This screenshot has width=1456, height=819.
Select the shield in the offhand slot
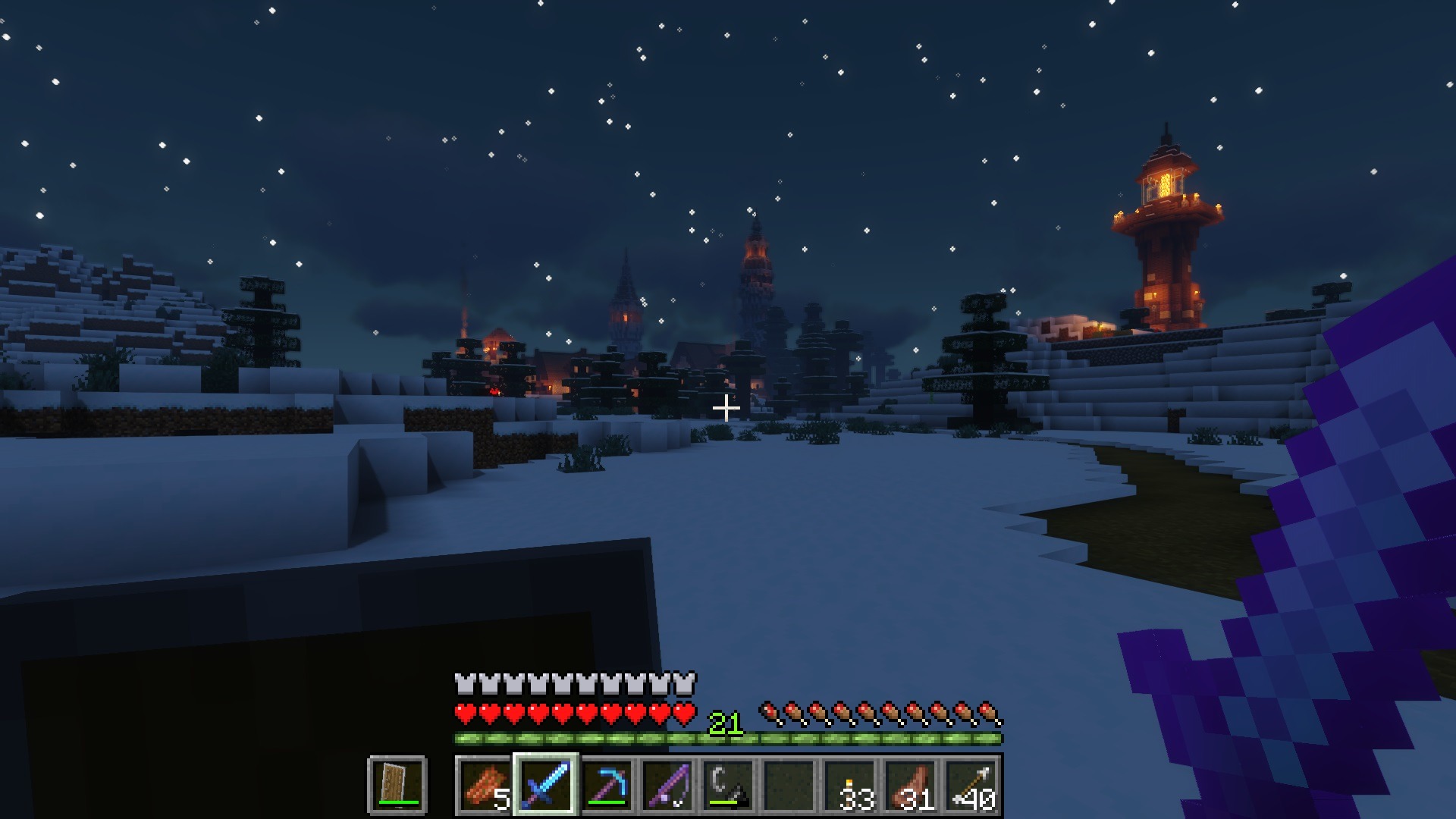point(397,785)
